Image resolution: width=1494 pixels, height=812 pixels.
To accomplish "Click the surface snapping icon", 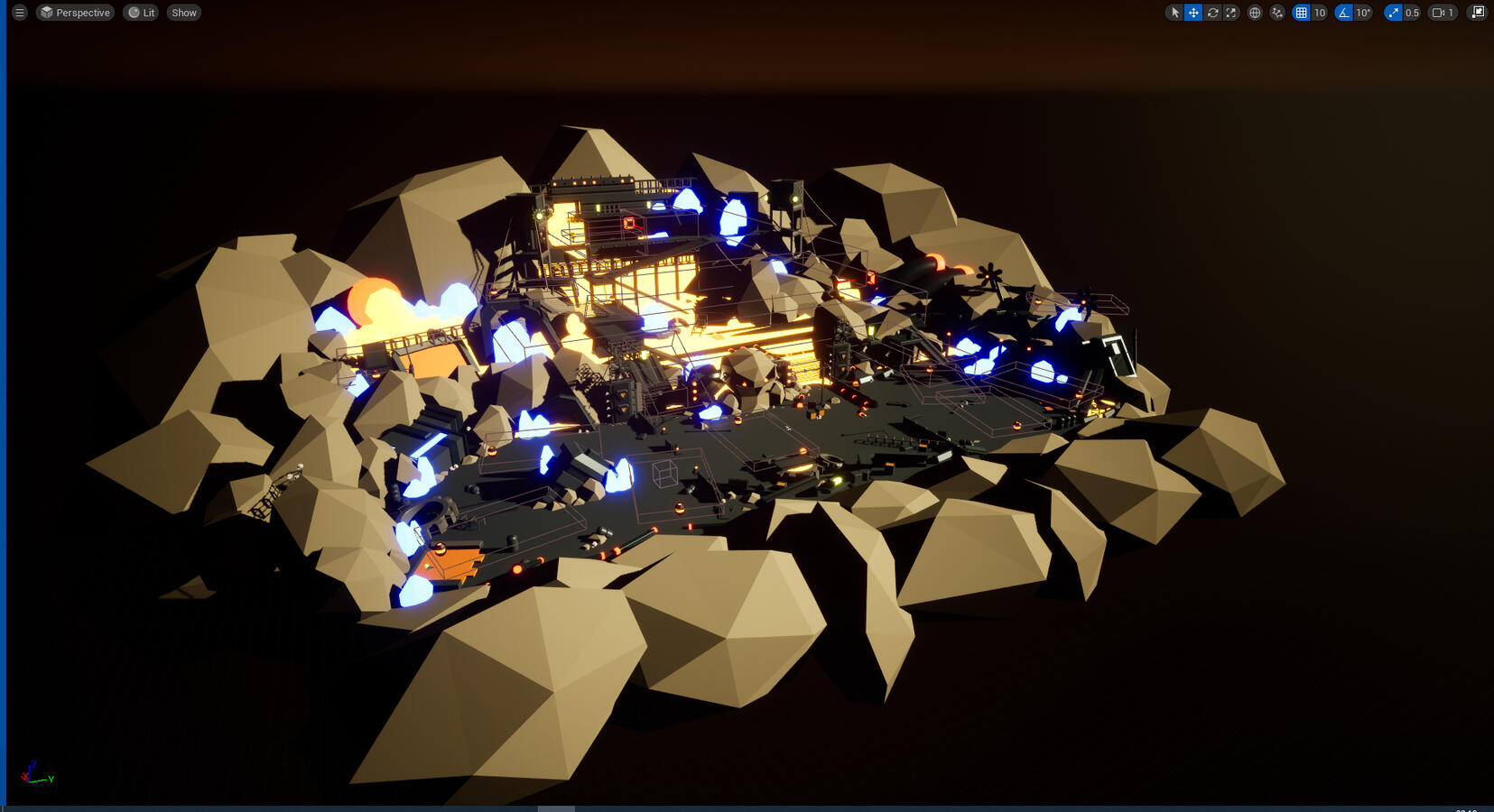I will coord(1277,13).
